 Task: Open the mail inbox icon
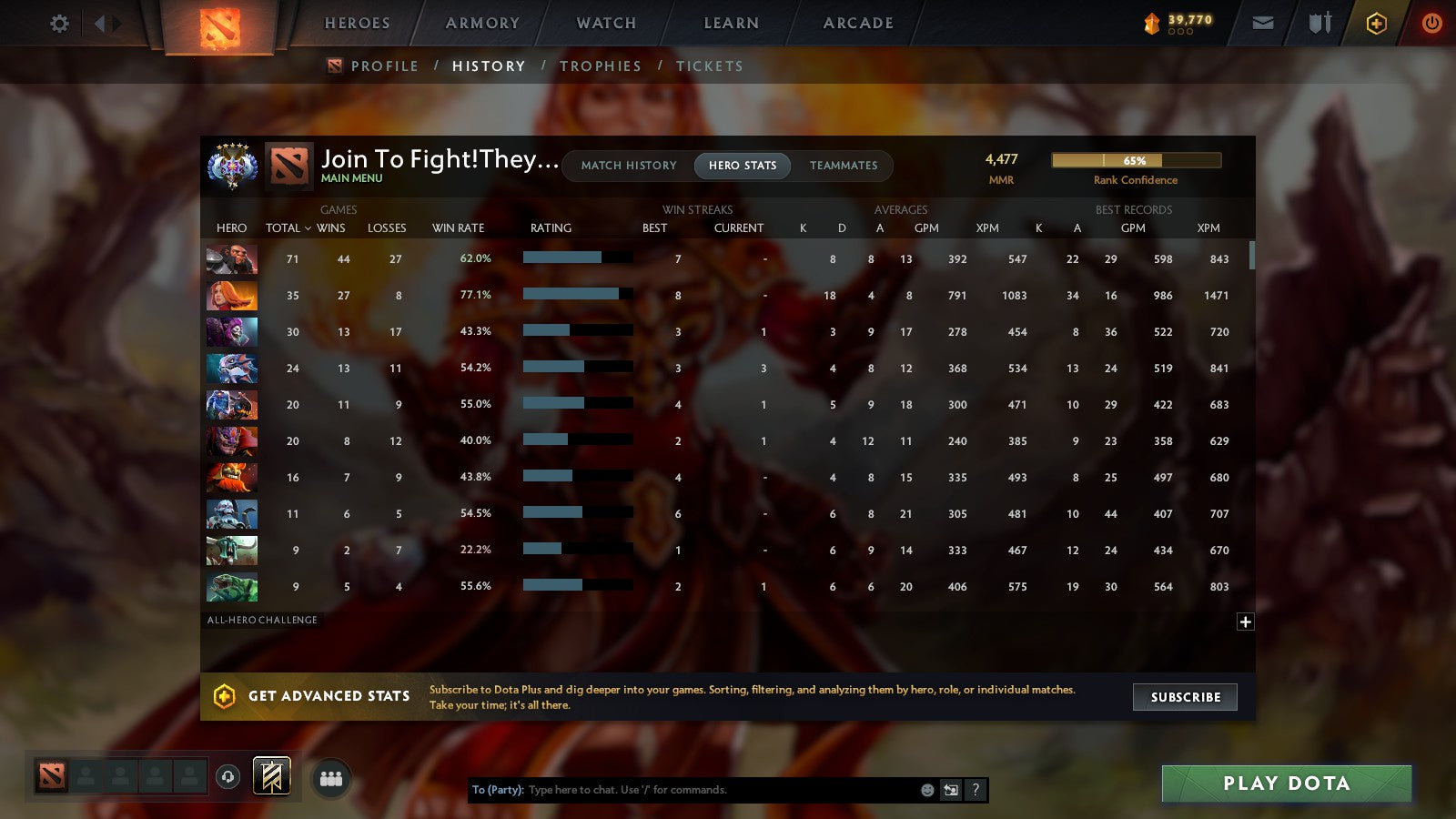1261,23
